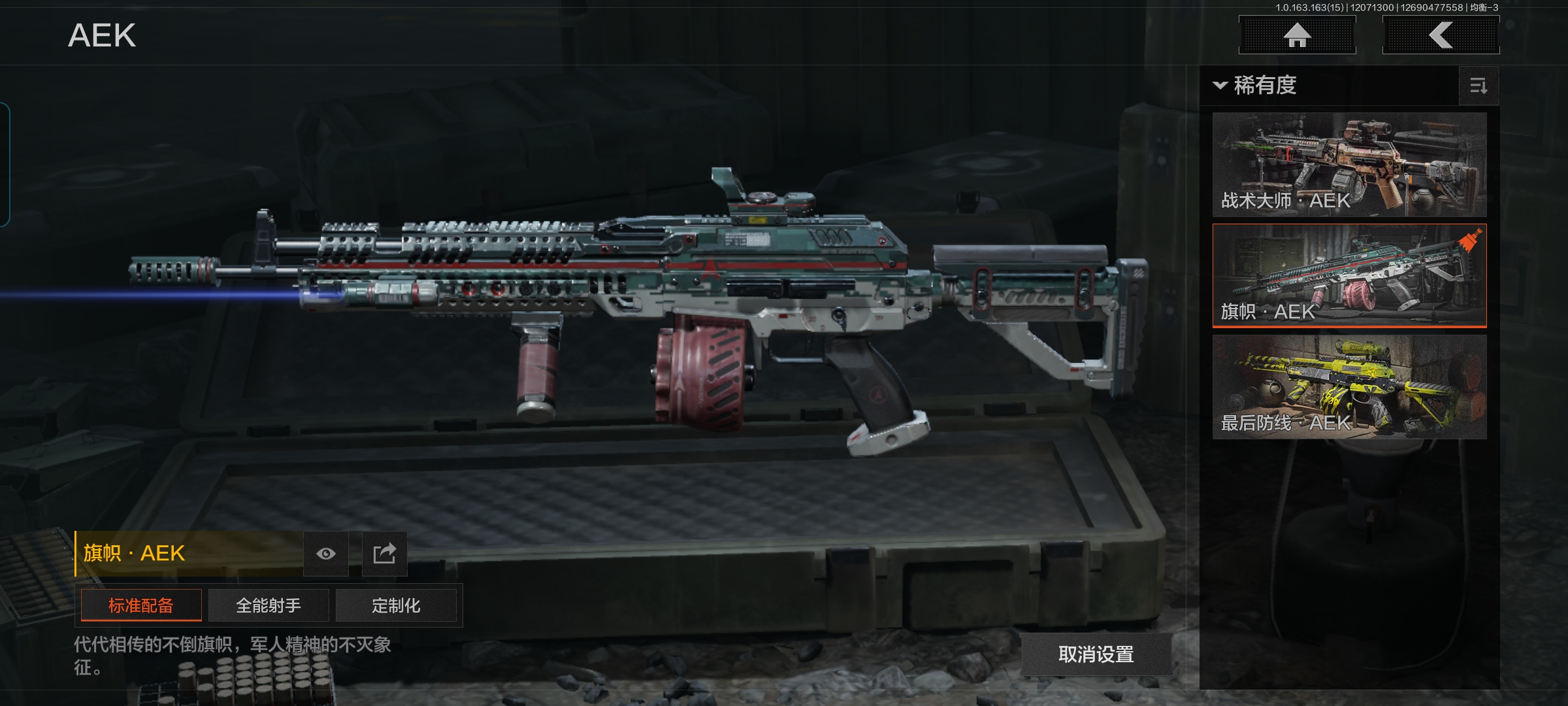Select the 战术大师·AEK skin thumbnail
1568x706 pixels.
(1349, 165)
